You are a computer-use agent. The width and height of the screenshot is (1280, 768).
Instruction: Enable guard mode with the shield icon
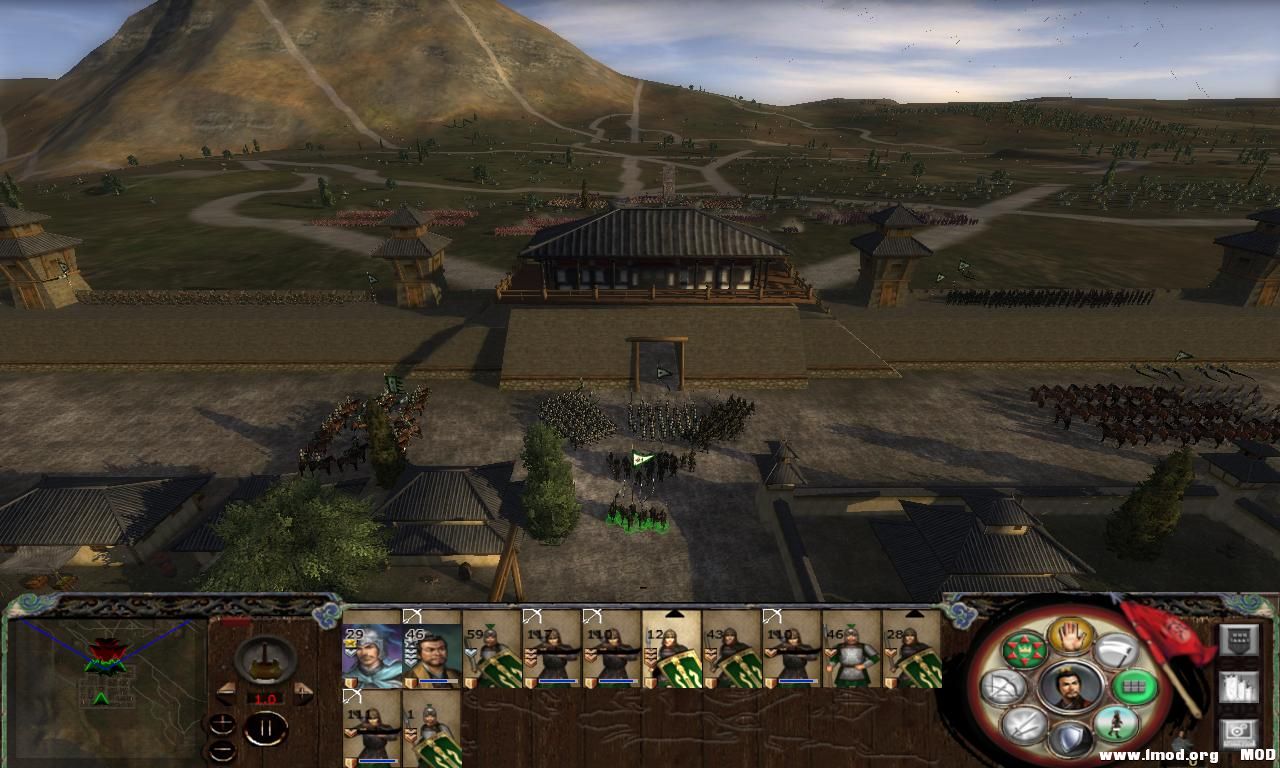1069,739
